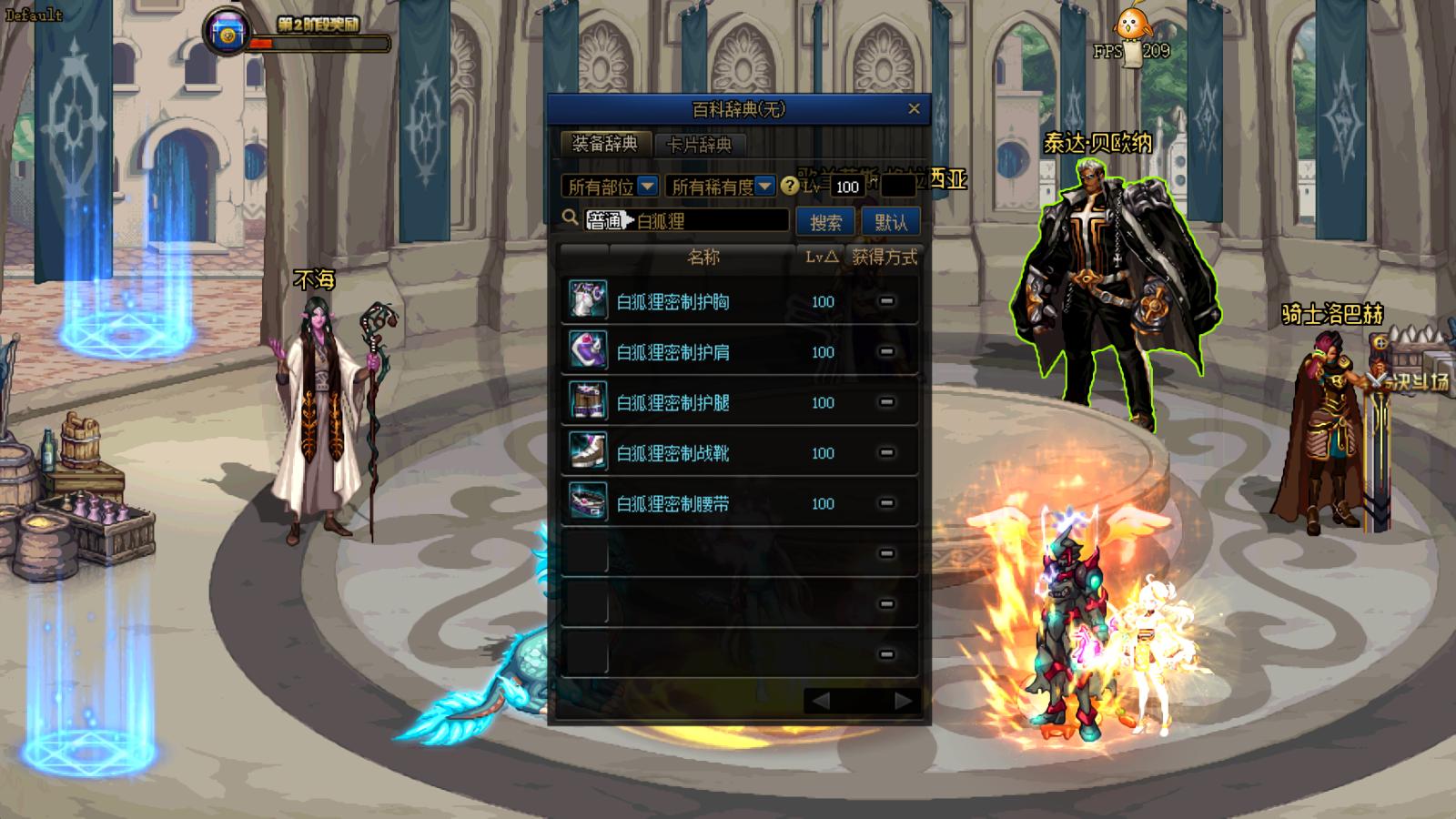Focus the 白狐狸 search text field
1456x819 pixels.
[710, 221]
